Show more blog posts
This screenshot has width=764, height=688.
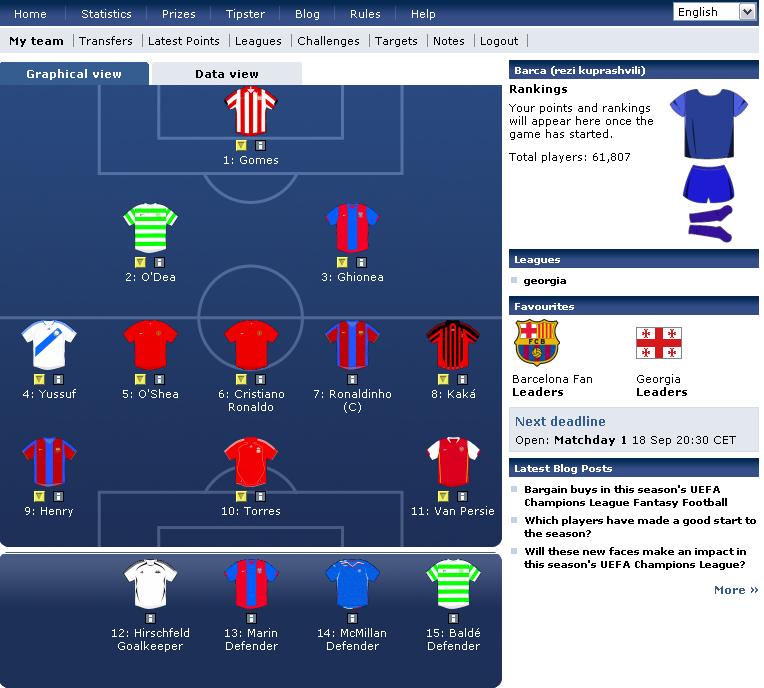735,590
